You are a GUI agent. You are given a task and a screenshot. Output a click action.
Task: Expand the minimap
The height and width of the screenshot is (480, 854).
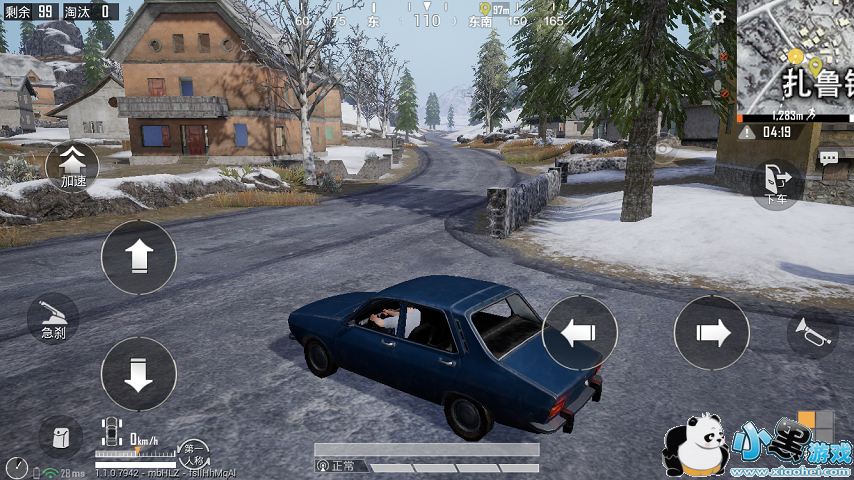click(x=796, y=60)
